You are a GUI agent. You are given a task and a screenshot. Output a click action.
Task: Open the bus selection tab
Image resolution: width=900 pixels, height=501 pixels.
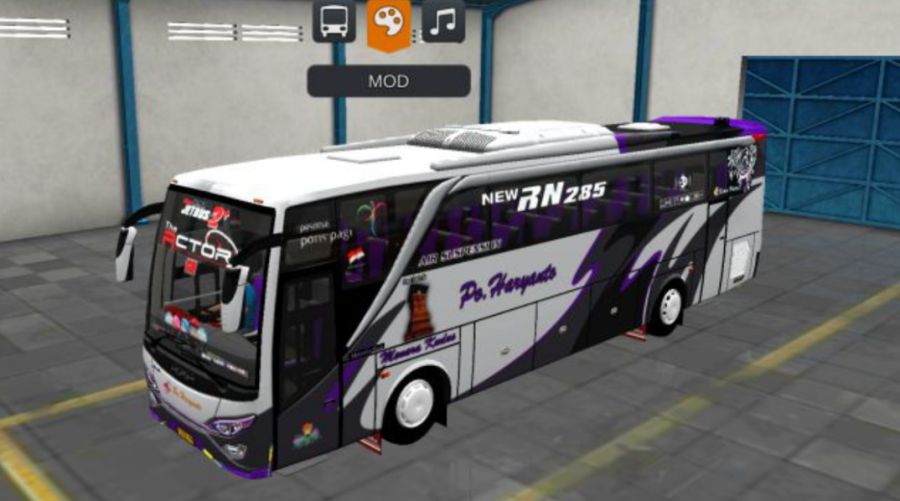point(334,21)
